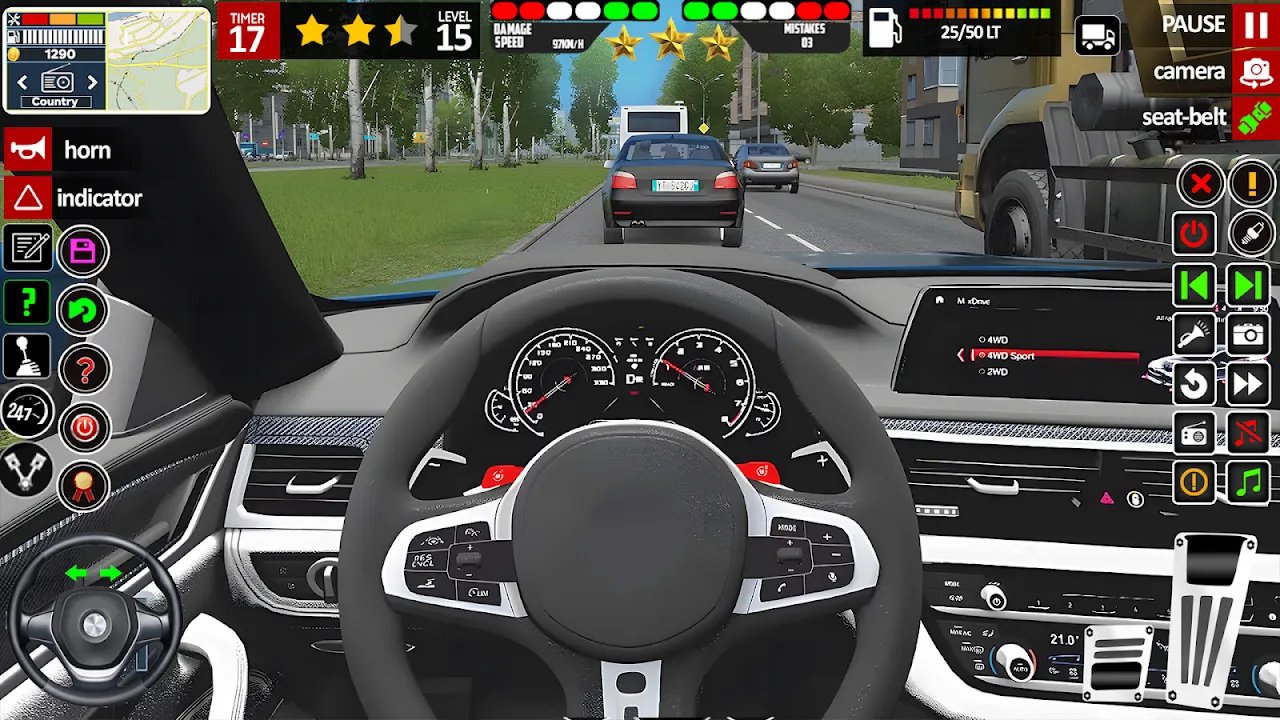
Task: Pause the game with the PAUSE button
Action: (1255, 24)
